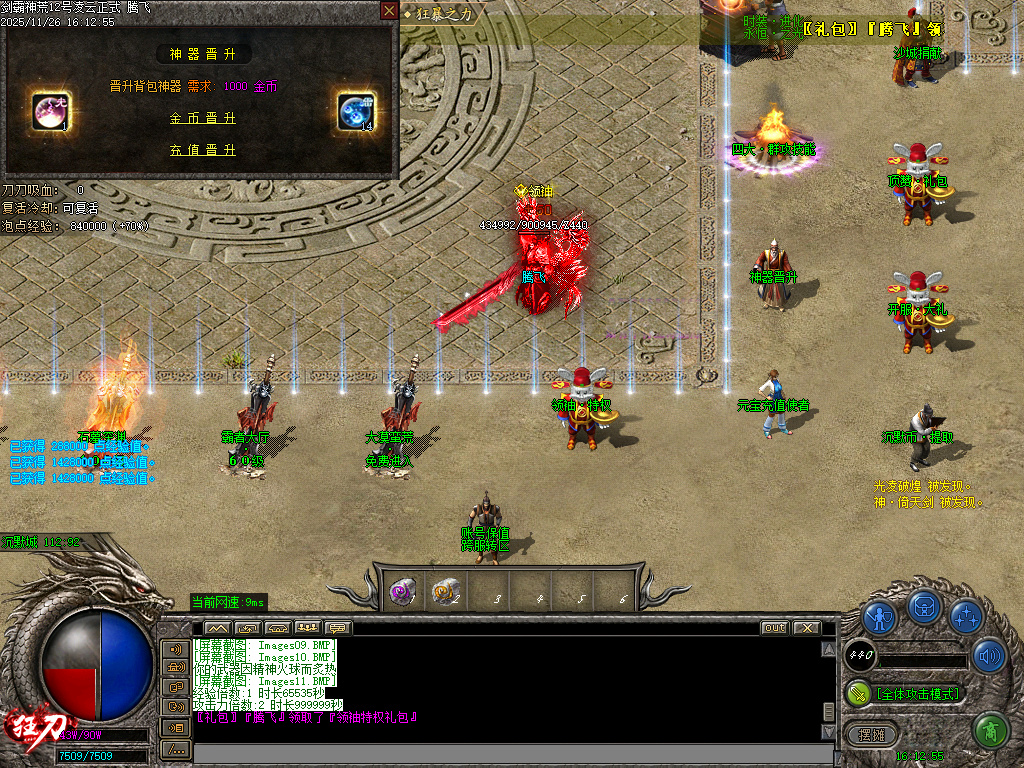The height and width of the screenshot is (768, 1024).
Task: Open the skills panel with sparkle icon
Action: [965, 616]
